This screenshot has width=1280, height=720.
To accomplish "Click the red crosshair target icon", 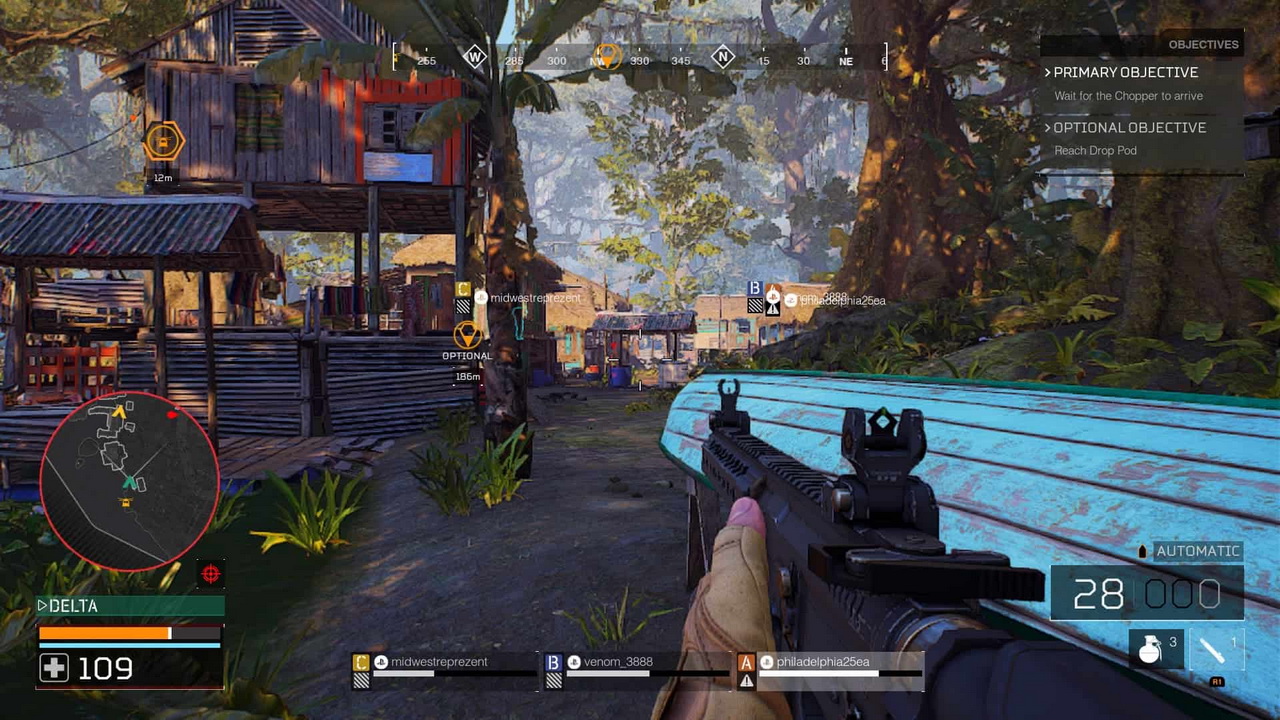I will [x=211, y=574].
